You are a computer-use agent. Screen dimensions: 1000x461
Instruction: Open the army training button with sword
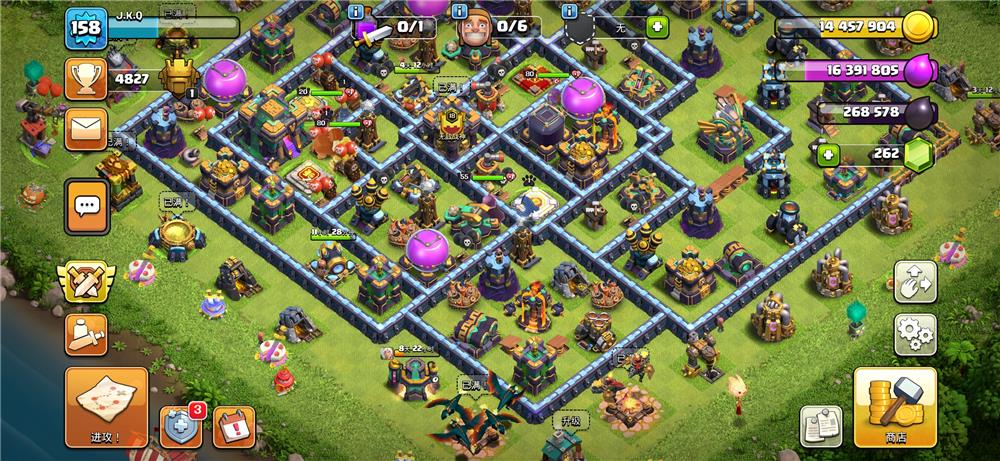click(x=87, y=335)
